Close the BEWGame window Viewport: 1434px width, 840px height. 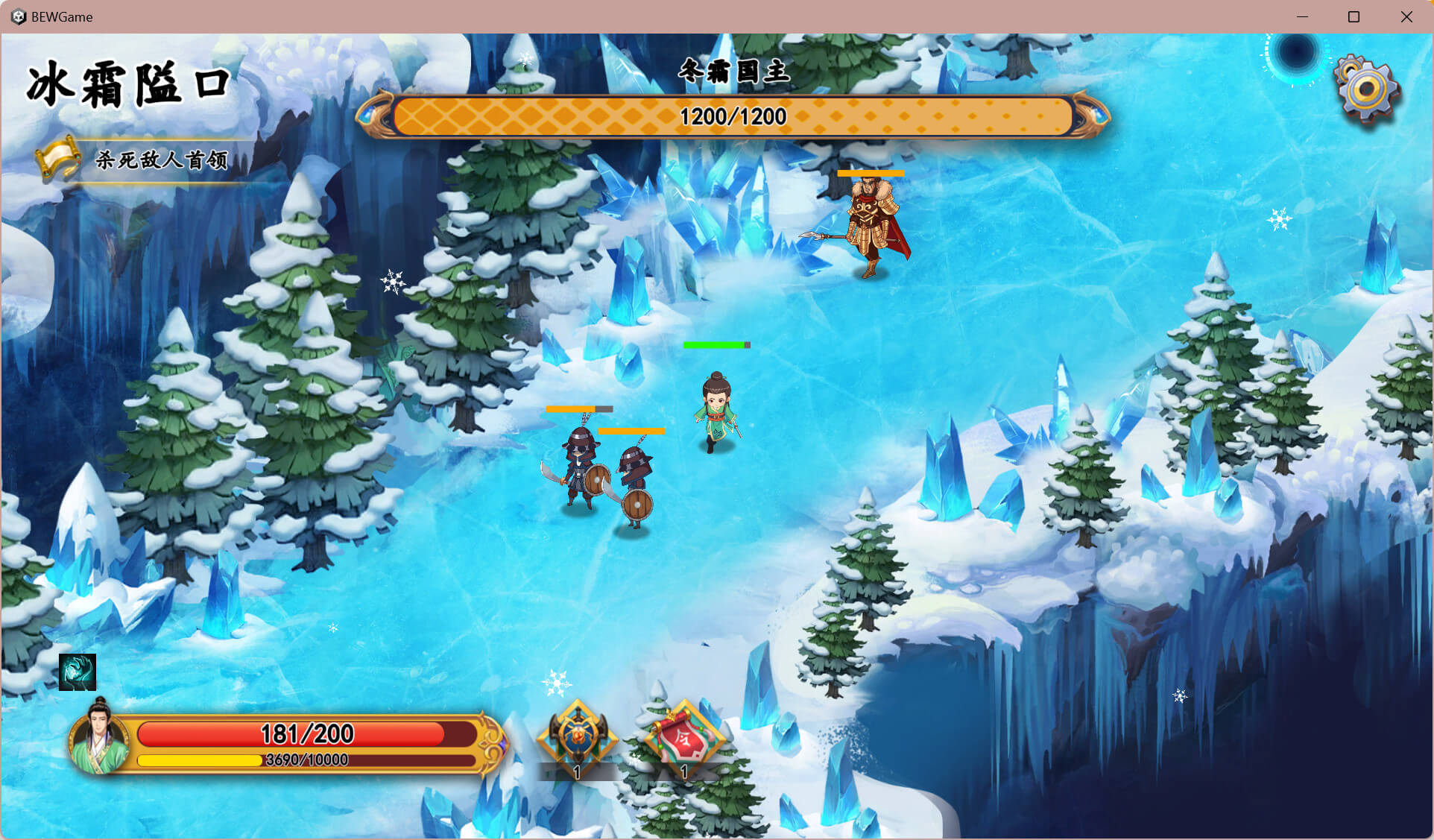click(x=1406, y=16)
